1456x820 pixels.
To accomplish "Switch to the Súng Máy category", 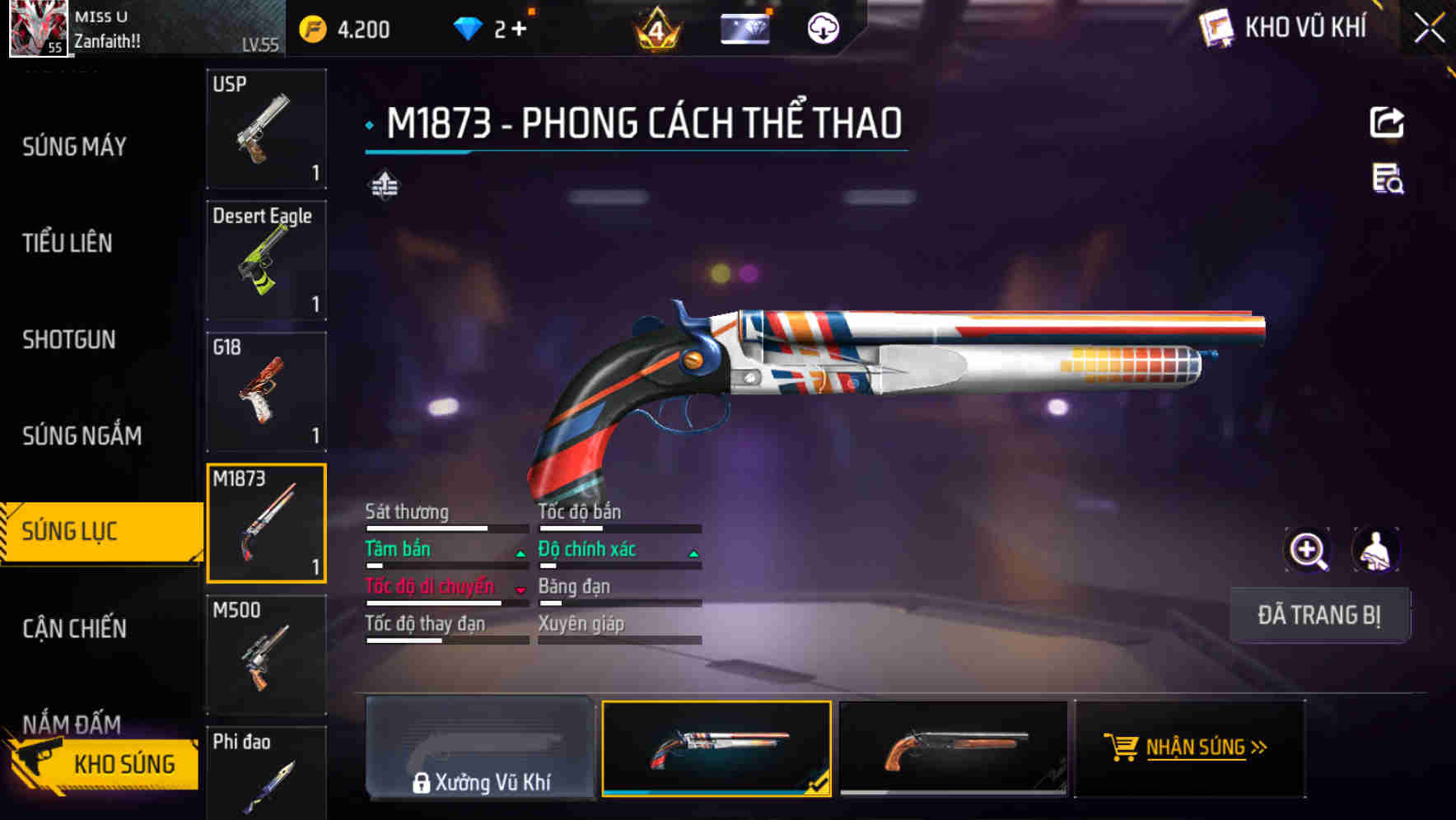I will (x=74, y=147).
